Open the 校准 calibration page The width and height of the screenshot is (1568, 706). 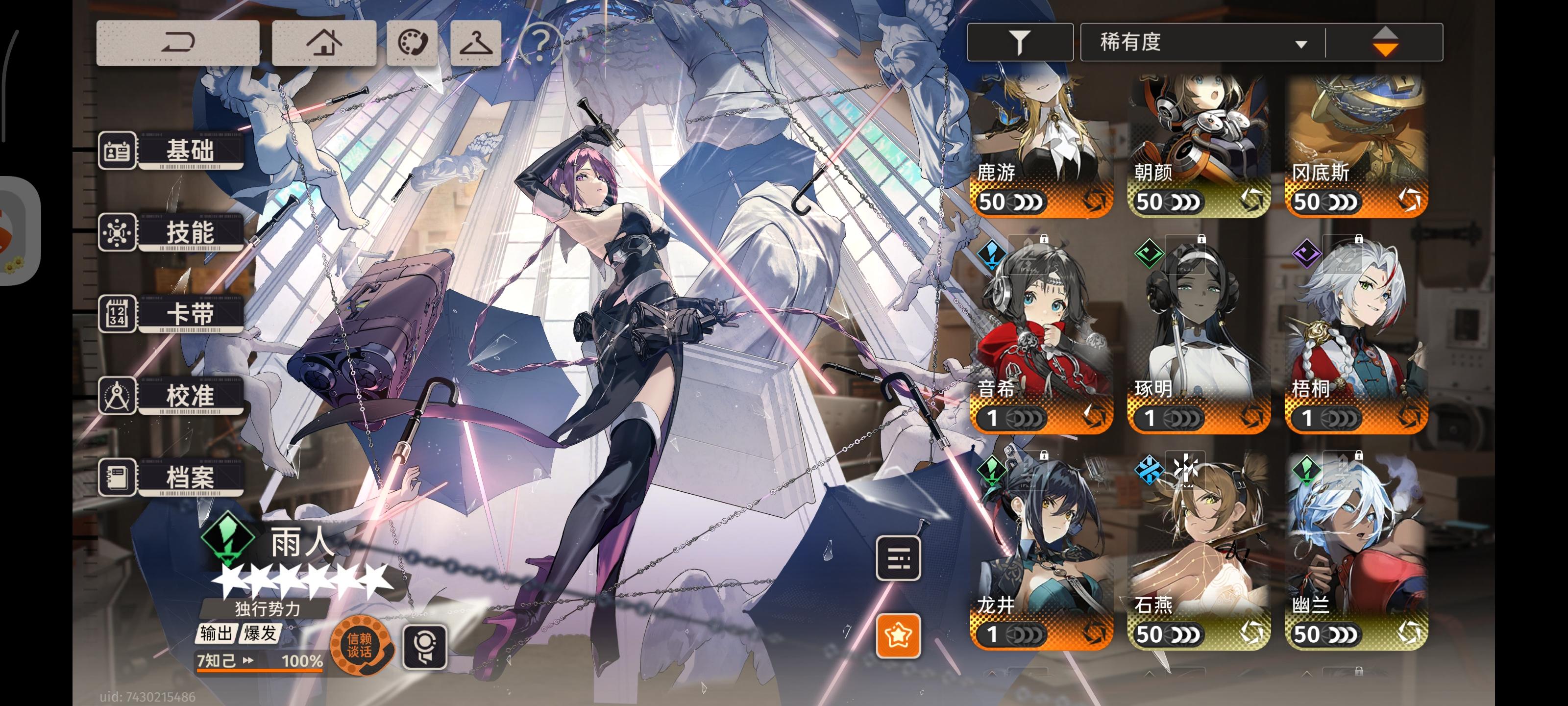tap(188, 396)
